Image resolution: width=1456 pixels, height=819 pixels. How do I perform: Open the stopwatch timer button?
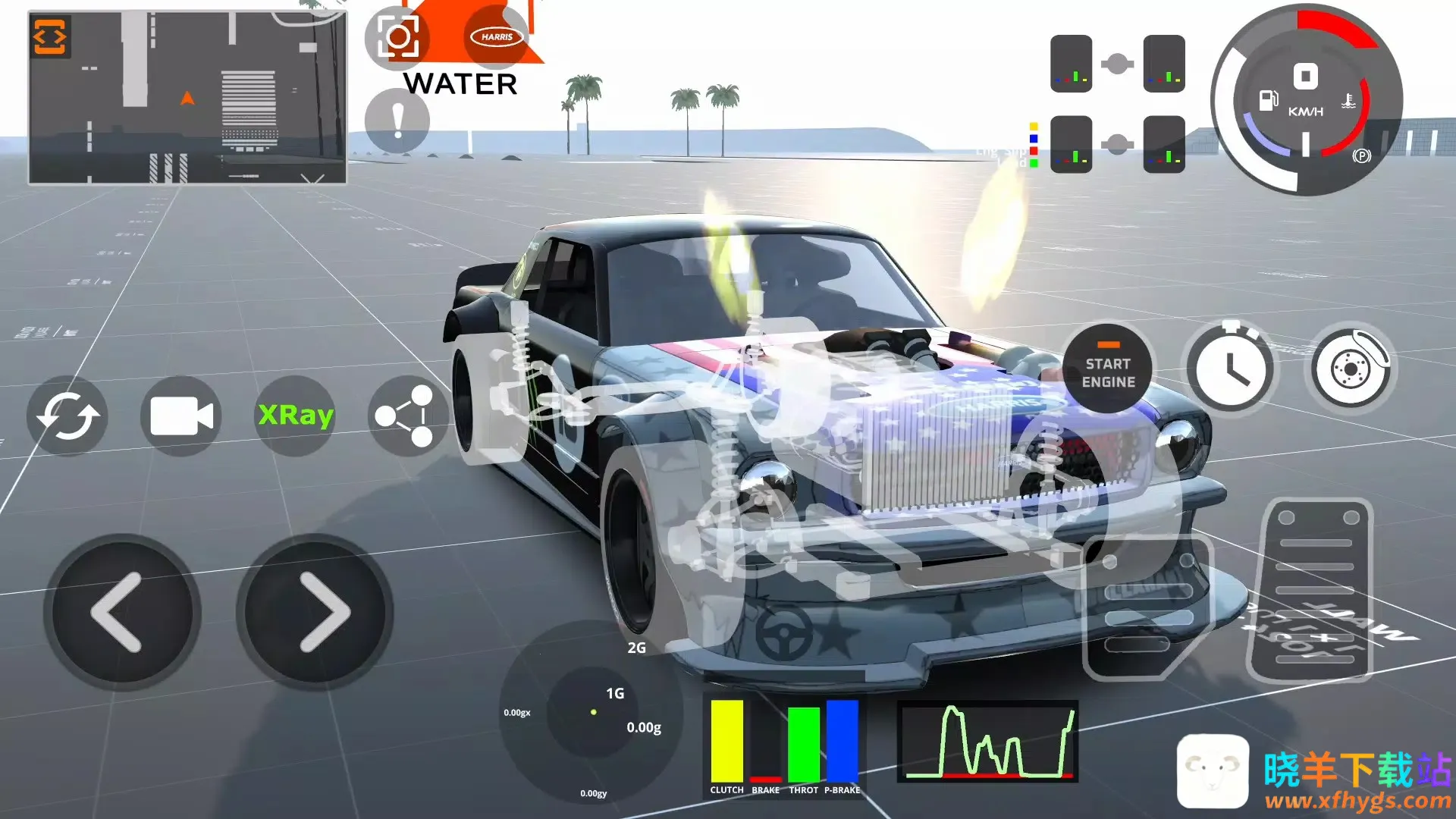(x=1230, y=369)
